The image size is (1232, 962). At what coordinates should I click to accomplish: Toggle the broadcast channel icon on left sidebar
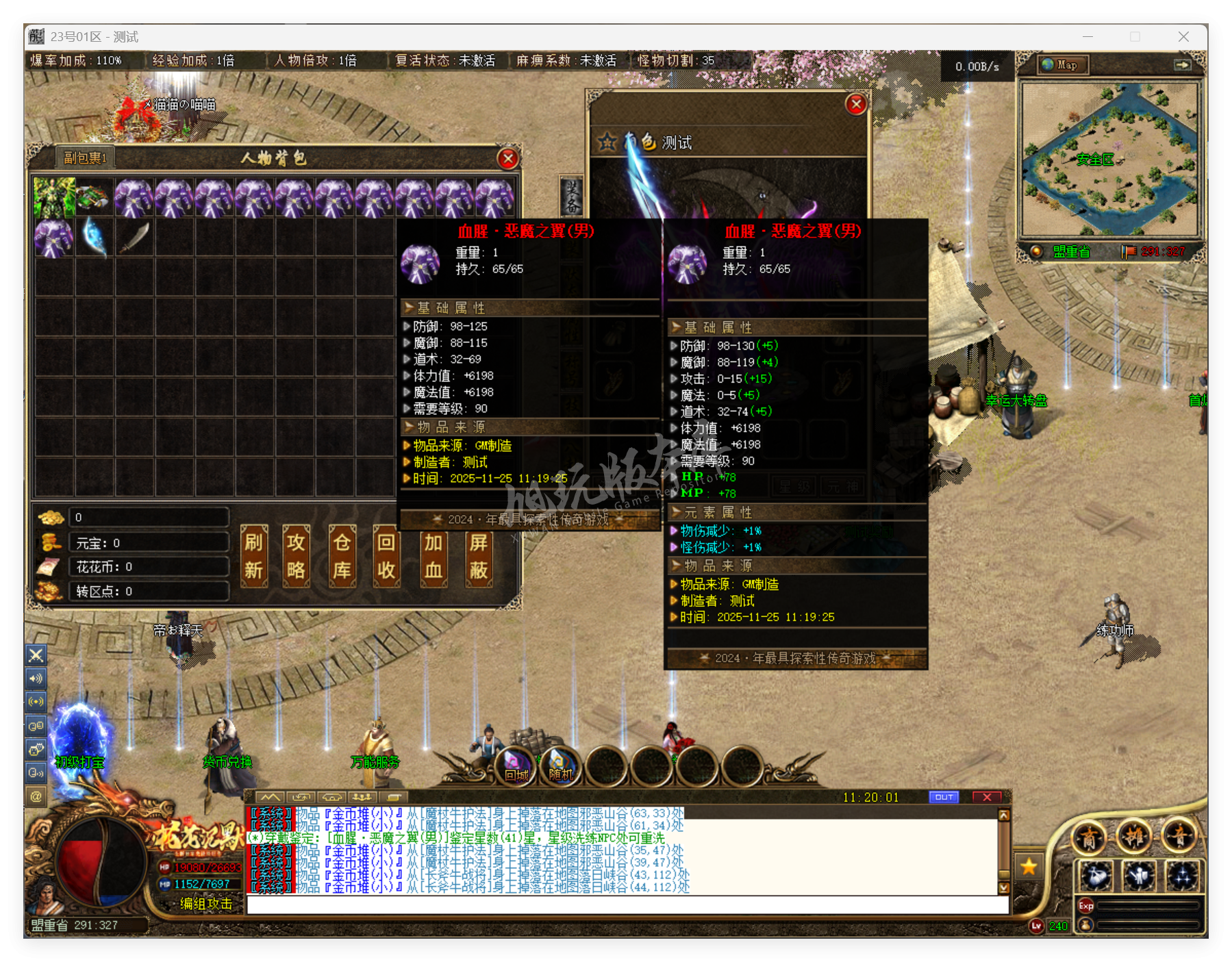pyautogui.click(x=36, y=701)
